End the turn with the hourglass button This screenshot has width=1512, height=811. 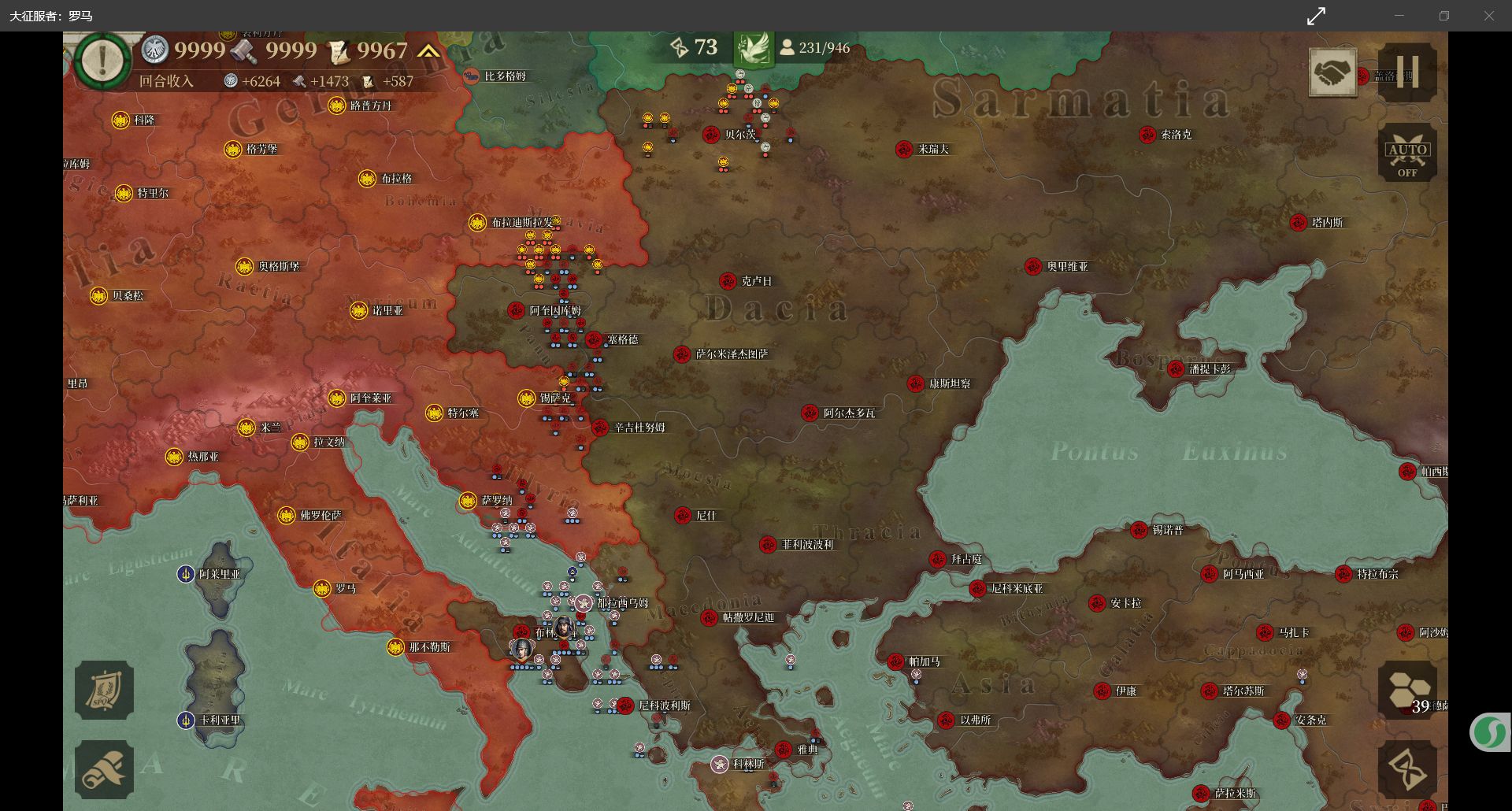pyautogui.click(x=1407, y=769)
